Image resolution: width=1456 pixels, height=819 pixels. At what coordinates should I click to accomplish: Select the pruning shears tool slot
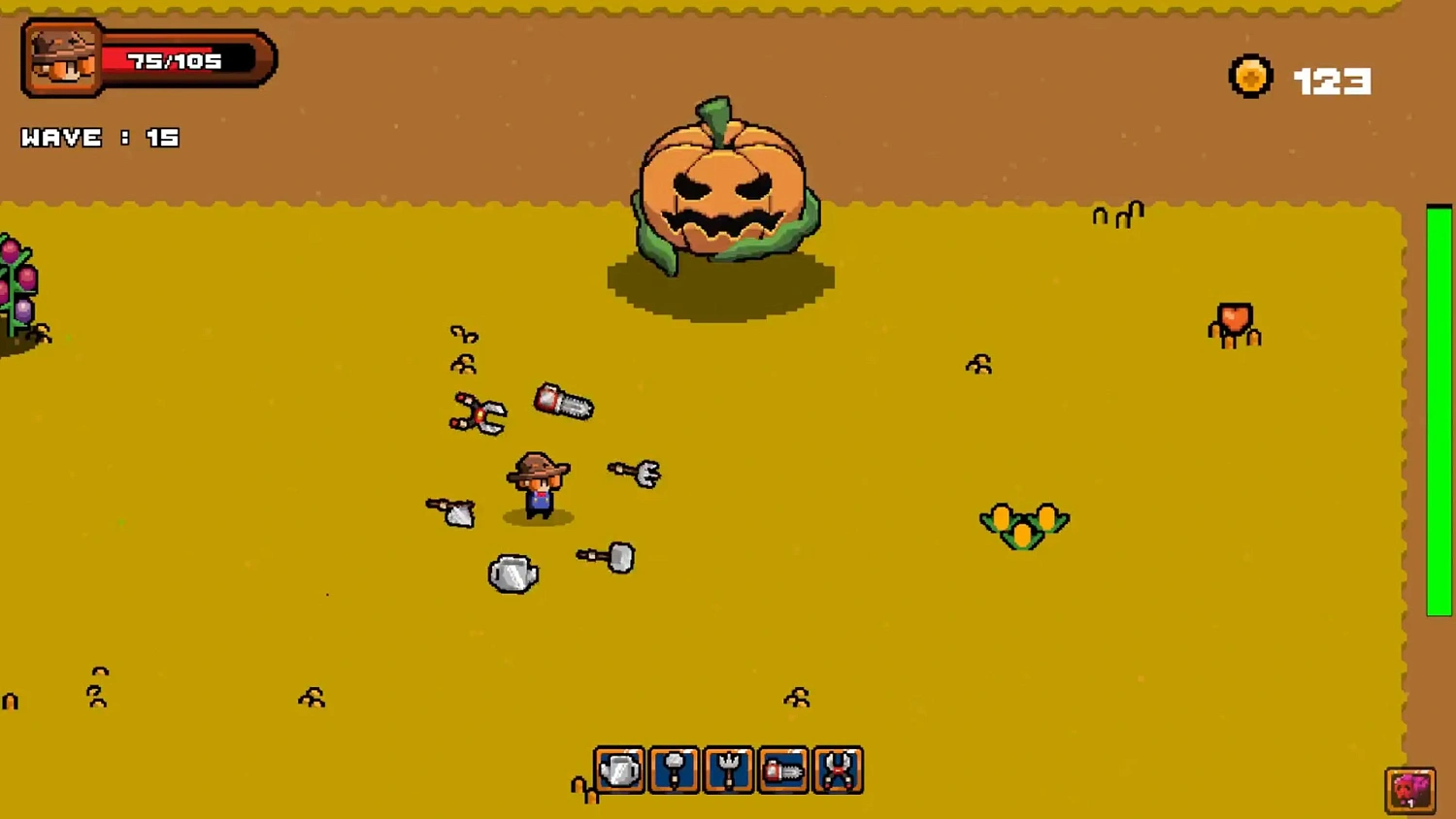tap(838, 770)
